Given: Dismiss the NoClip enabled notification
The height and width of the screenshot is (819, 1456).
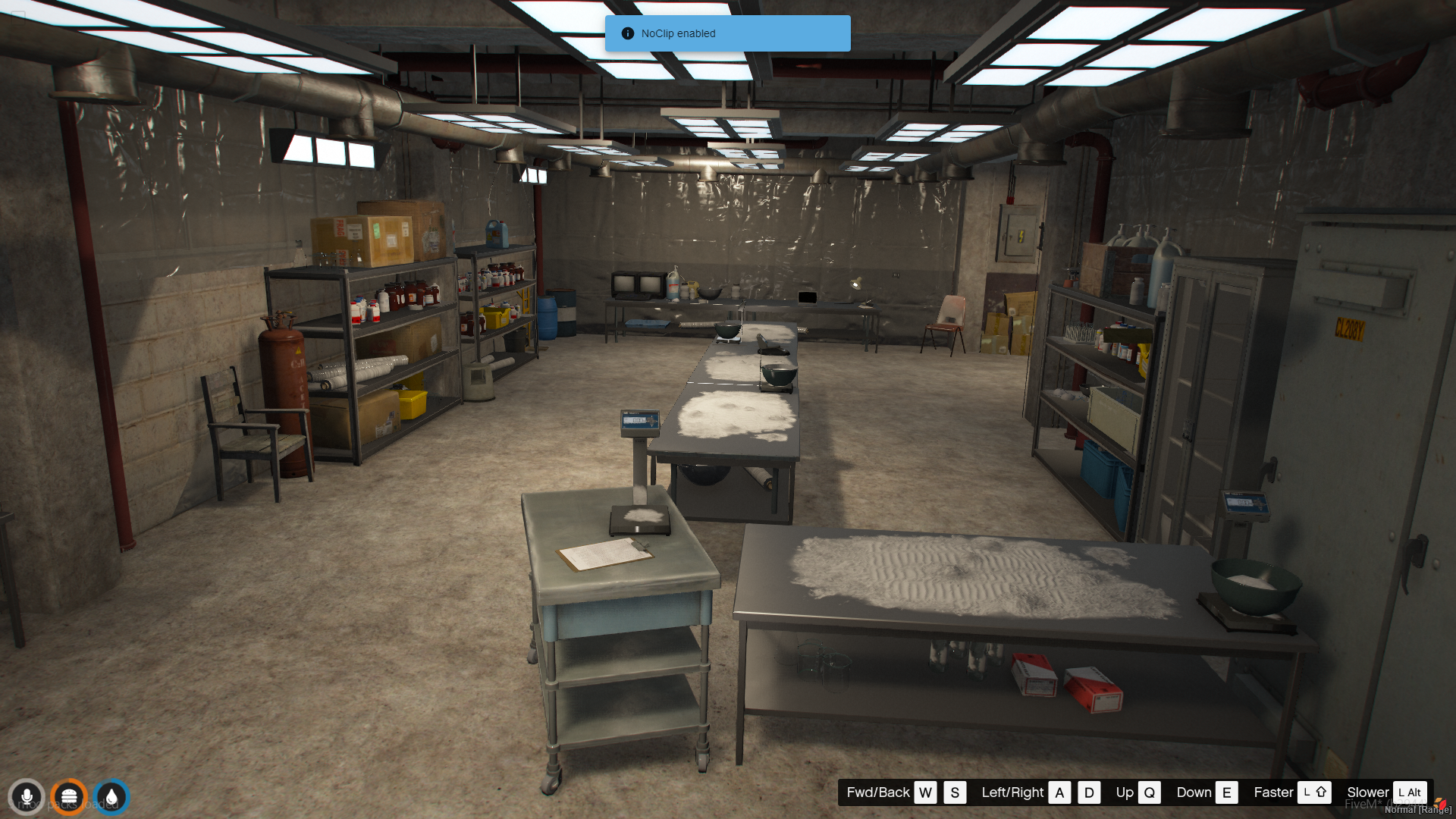Looking at the screenshot, I should [x=726, y=33].
